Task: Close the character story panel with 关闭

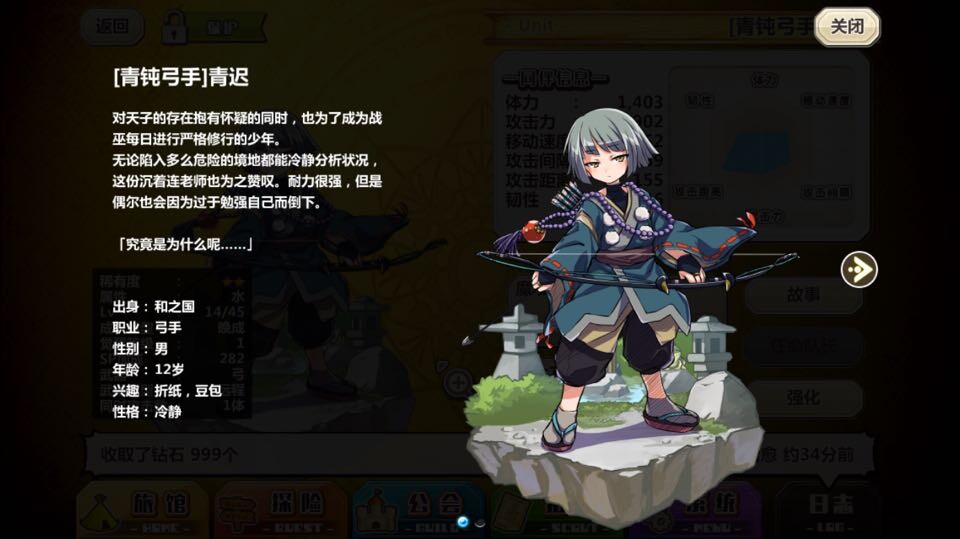Action: pos(847,26)
